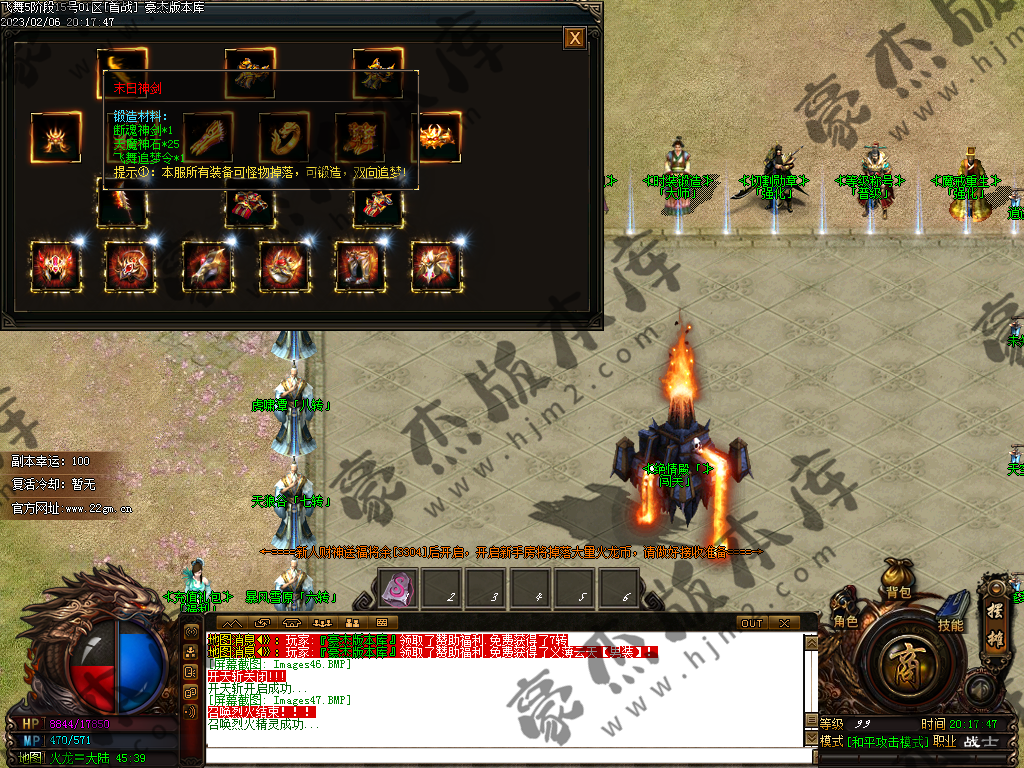1024x768 pixels.
Task: Choose the flaming polearm weapon slot
Action: tap(122, 205)
